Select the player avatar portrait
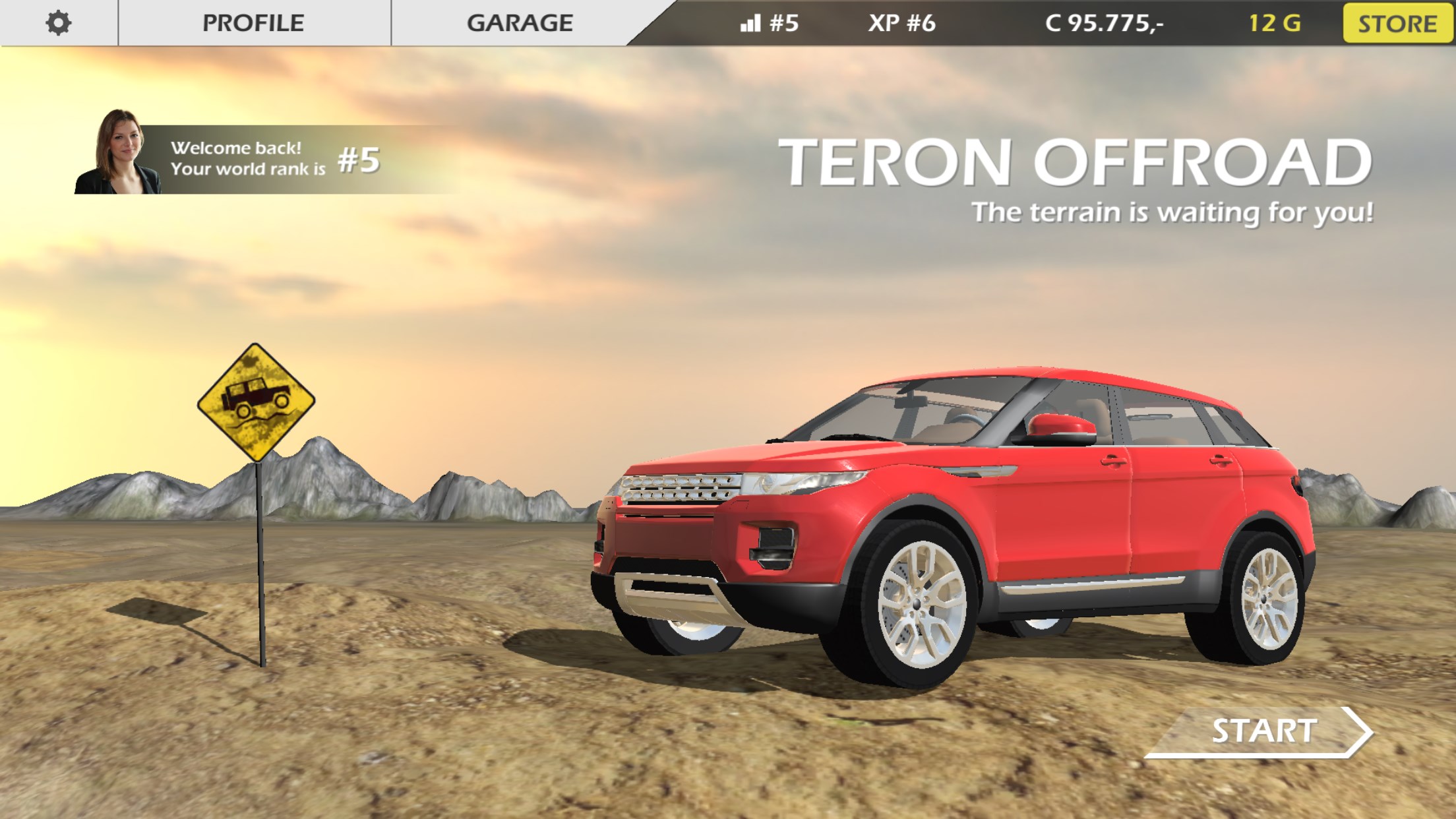 (x=119, y=153)
